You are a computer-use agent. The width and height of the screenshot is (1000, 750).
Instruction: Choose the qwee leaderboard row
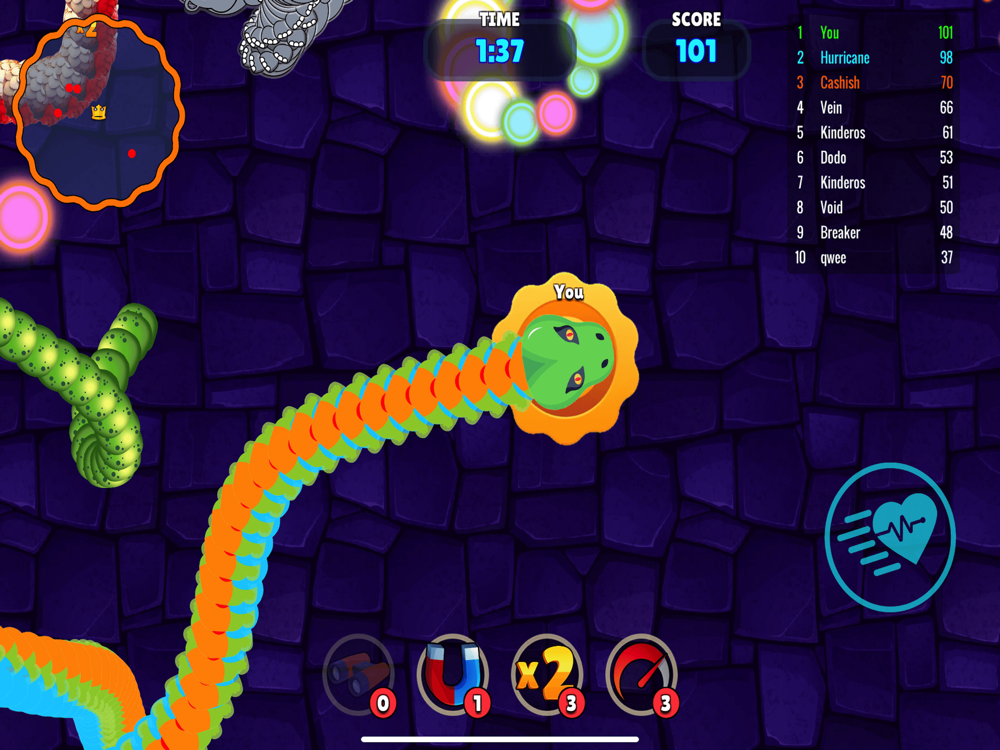874,258
